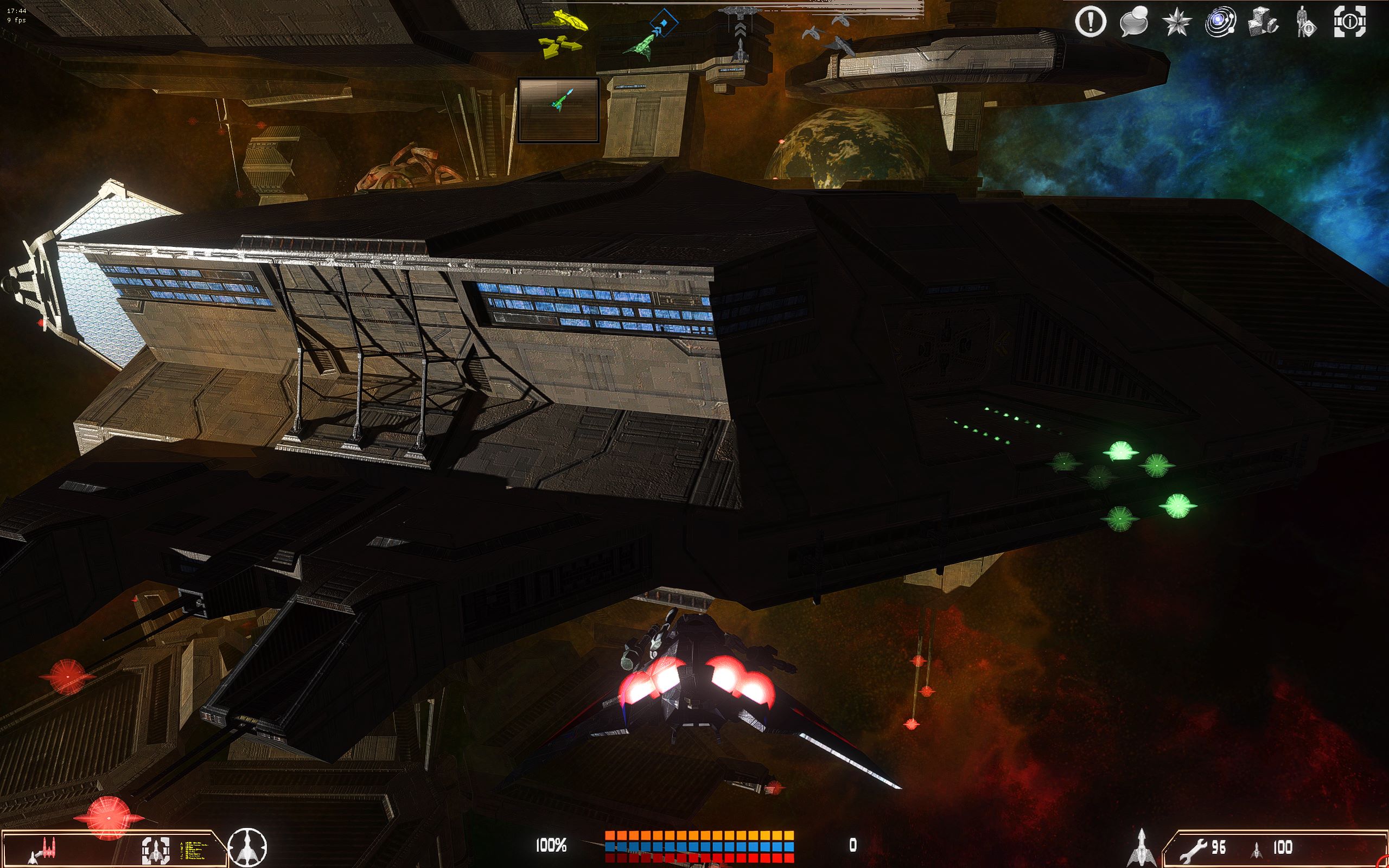The width and height of the screenshot is (1389, 868).
Task: Click the yellow equipment list
Action: (198, 851)
